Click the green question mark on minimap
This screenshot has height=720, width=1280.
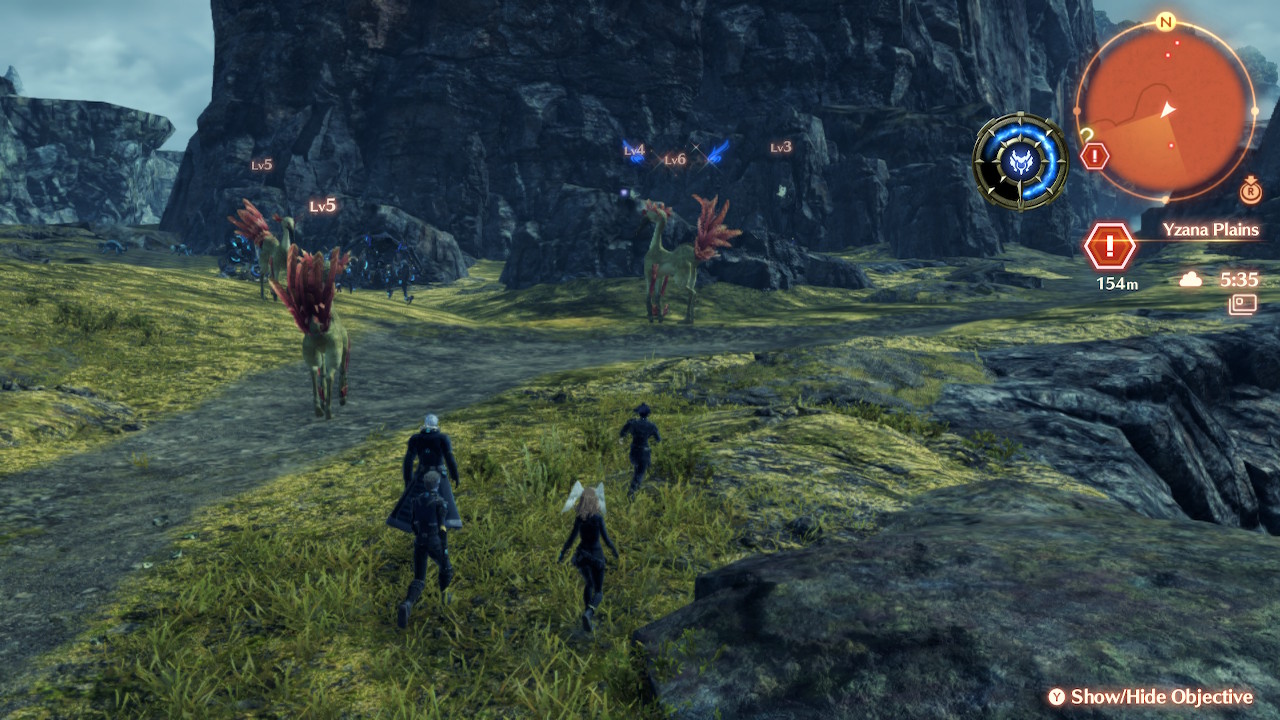coord(1087,135)
